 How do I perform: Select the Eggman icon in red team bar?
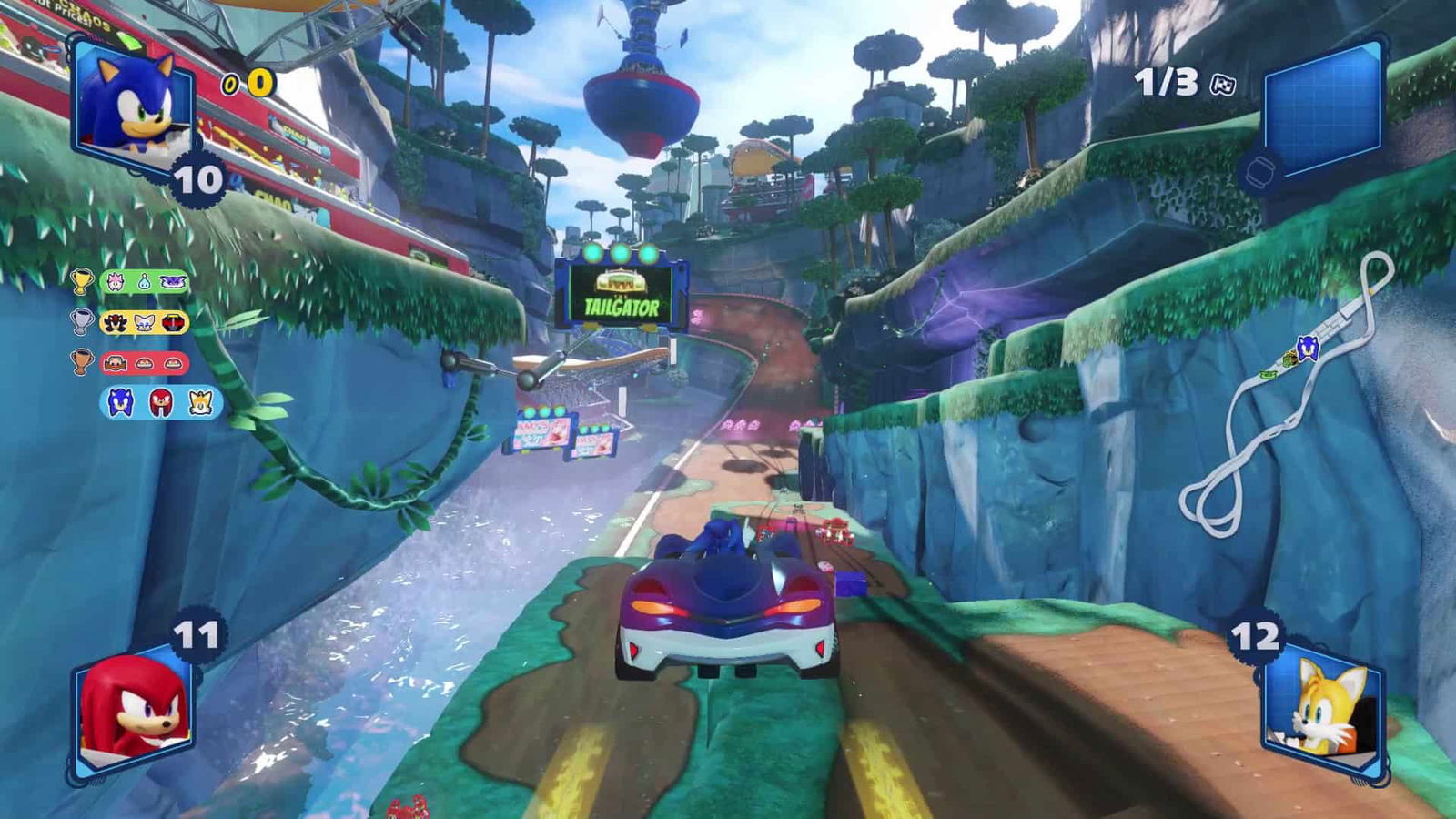point(116,362)
